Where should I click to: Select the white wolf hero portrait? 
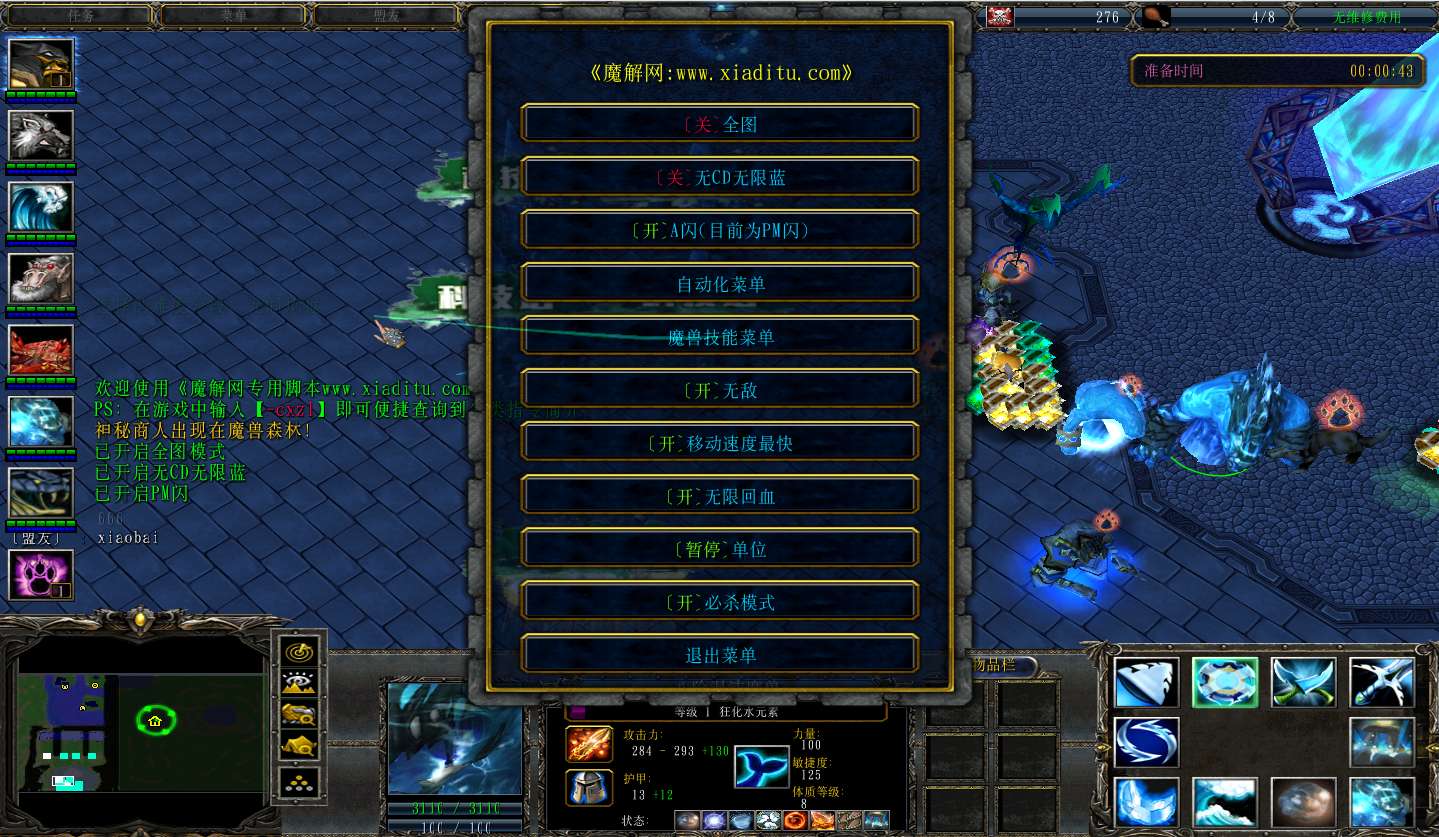click(41, 135)
